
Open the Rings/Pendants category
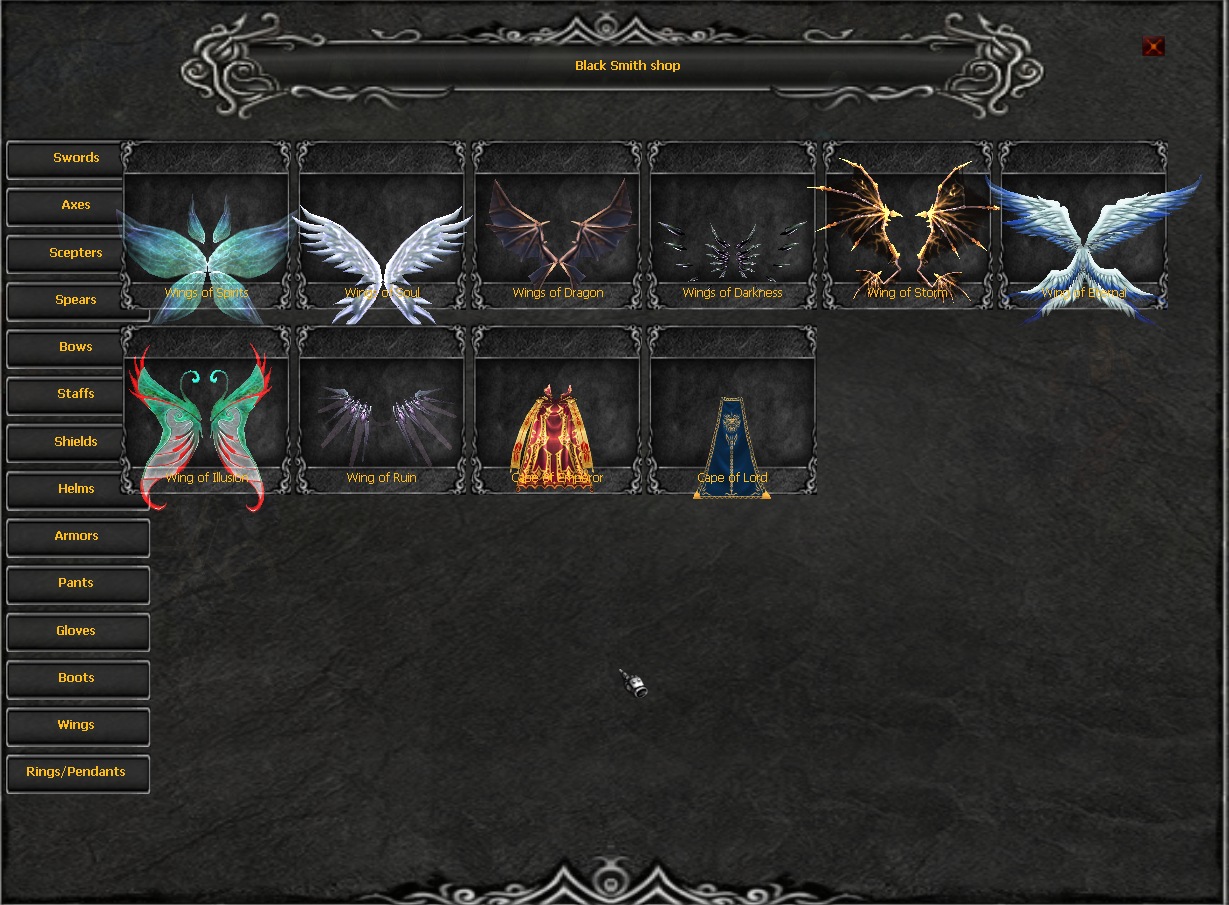click(x=77, y=772)
